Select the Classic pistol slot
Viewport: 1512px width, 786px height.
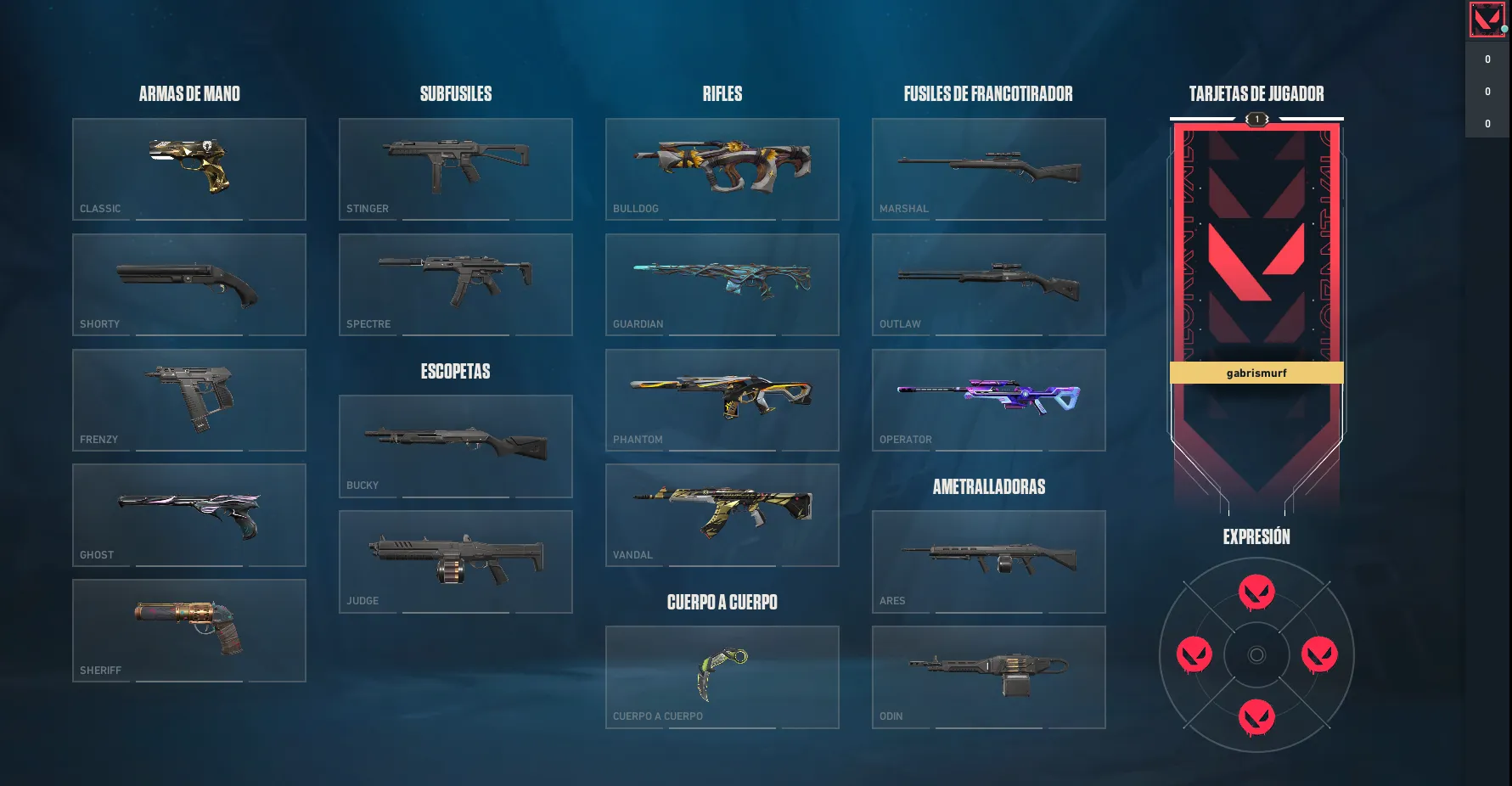[x=189, y=169]
